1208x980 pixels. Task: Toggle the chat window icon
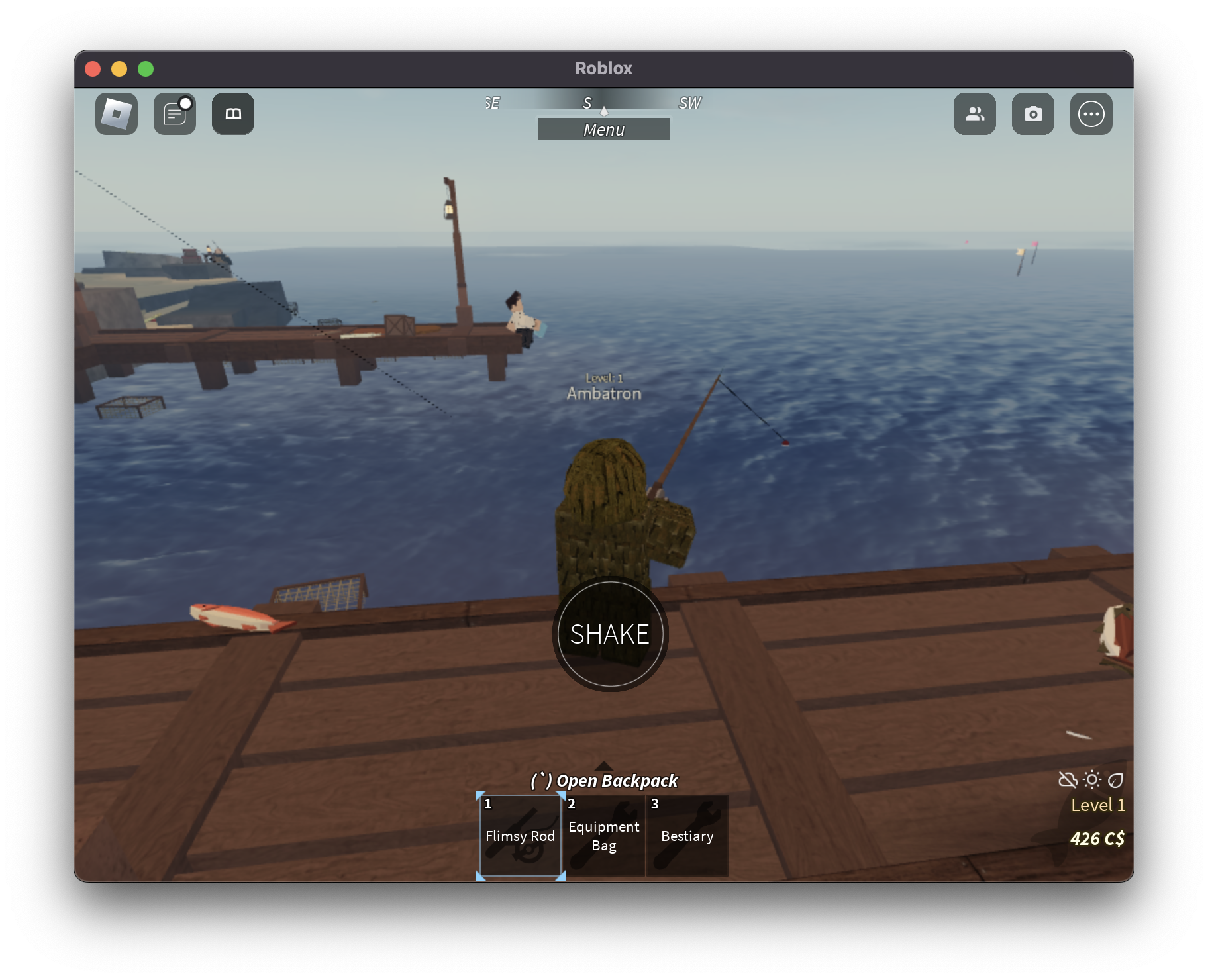click(x=175, y=114)
